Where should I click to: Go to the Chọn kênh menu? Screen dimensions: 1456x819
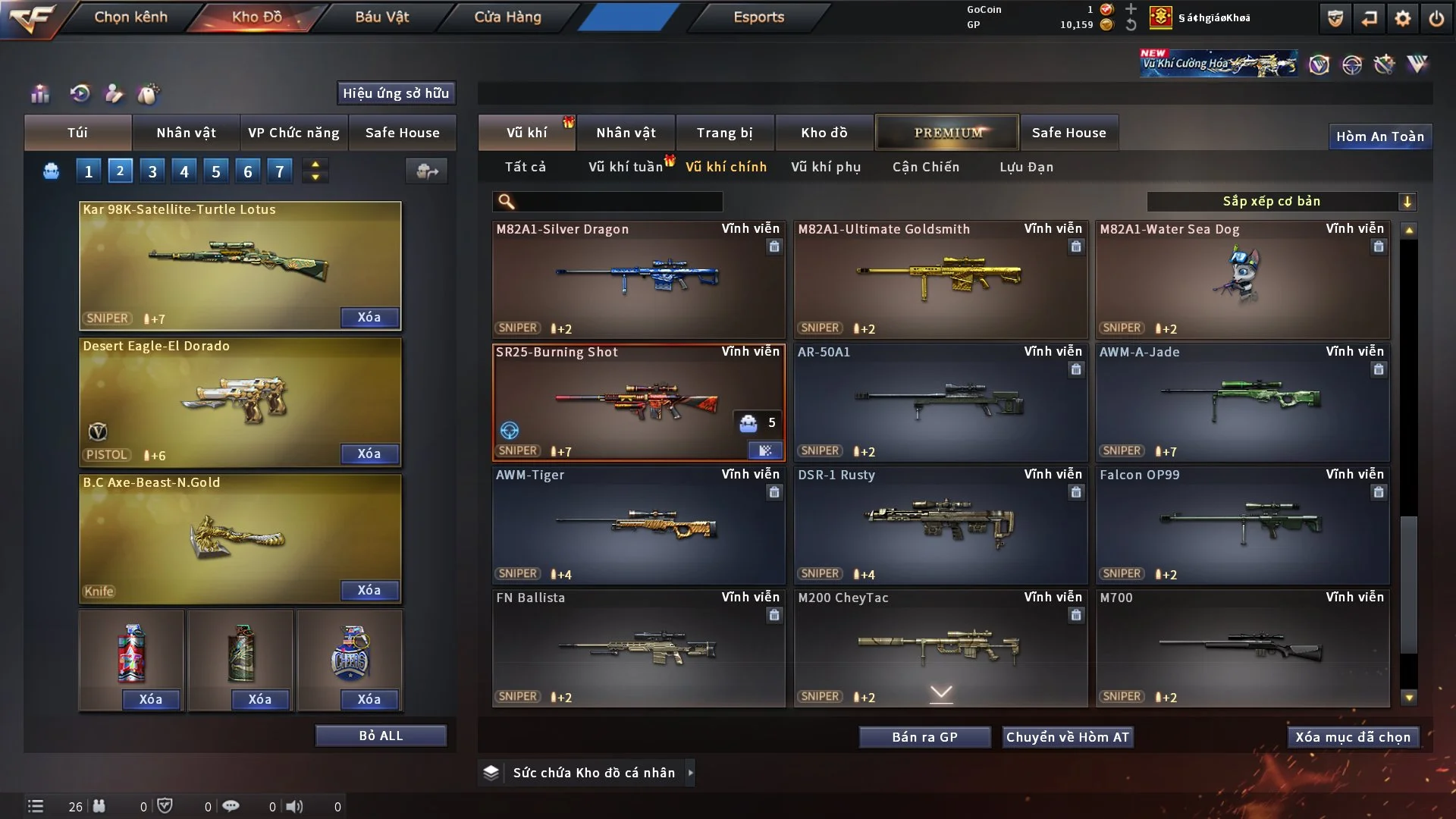130,17
